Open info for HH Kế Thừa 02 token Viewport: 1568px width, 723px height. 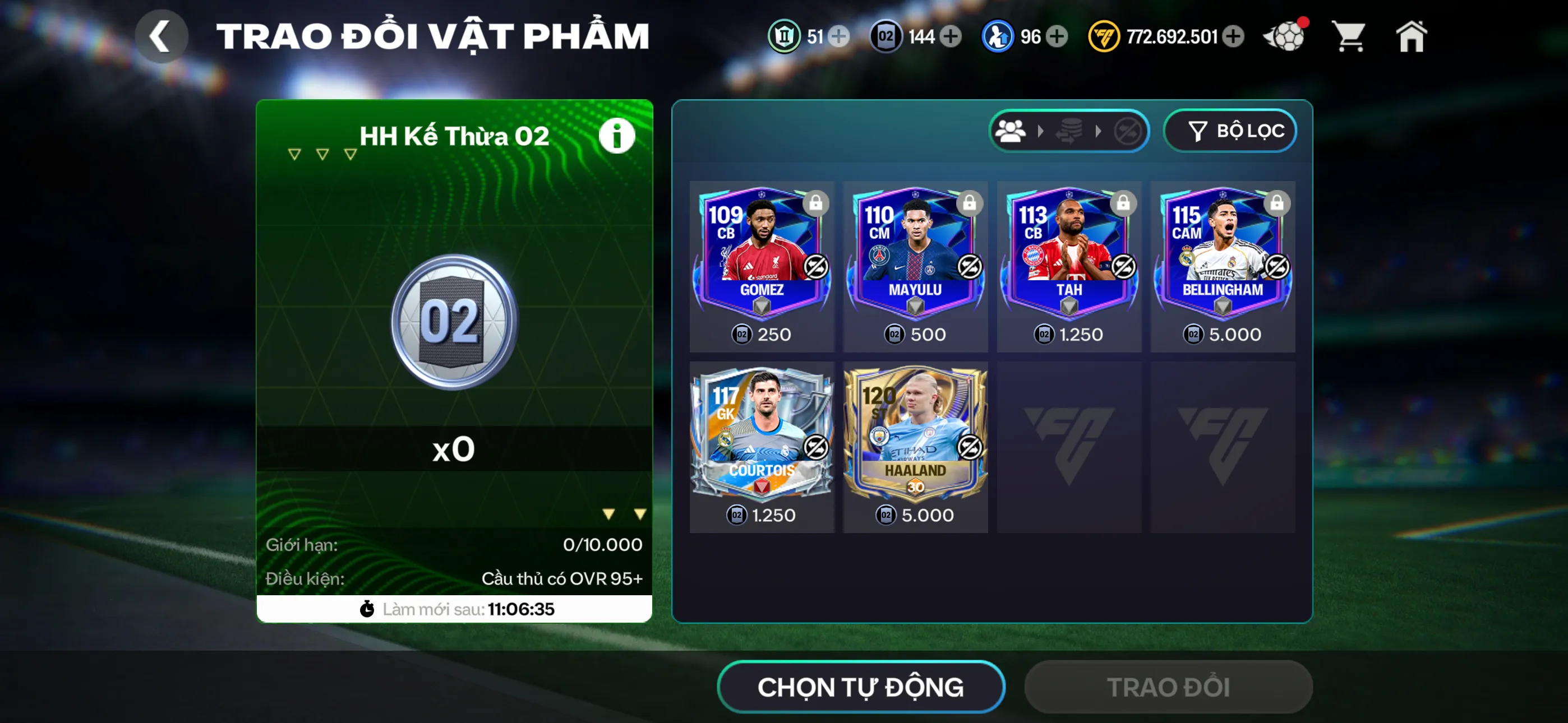[x=617, y=135]
